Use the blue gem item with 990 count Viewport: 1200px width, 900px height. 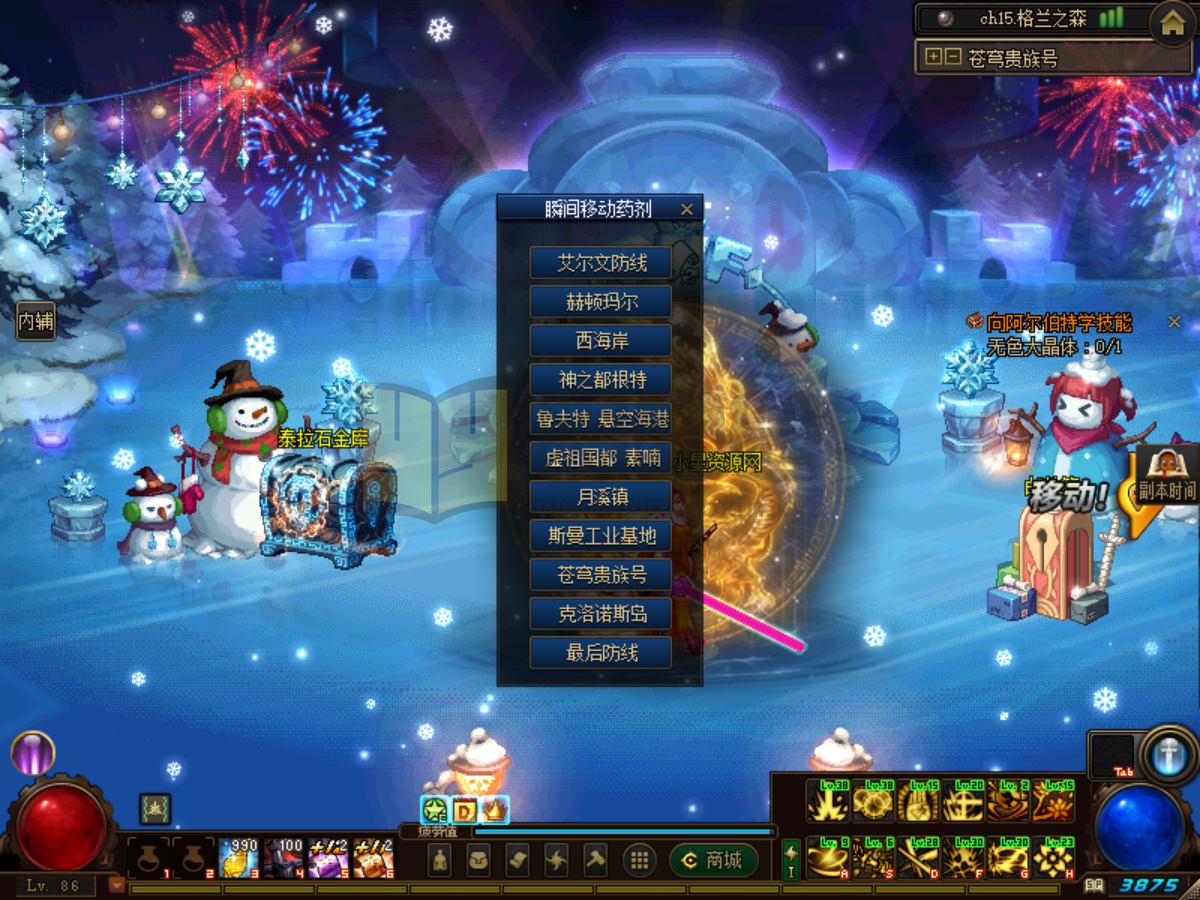pyautogui.click(x=240, y=859)
